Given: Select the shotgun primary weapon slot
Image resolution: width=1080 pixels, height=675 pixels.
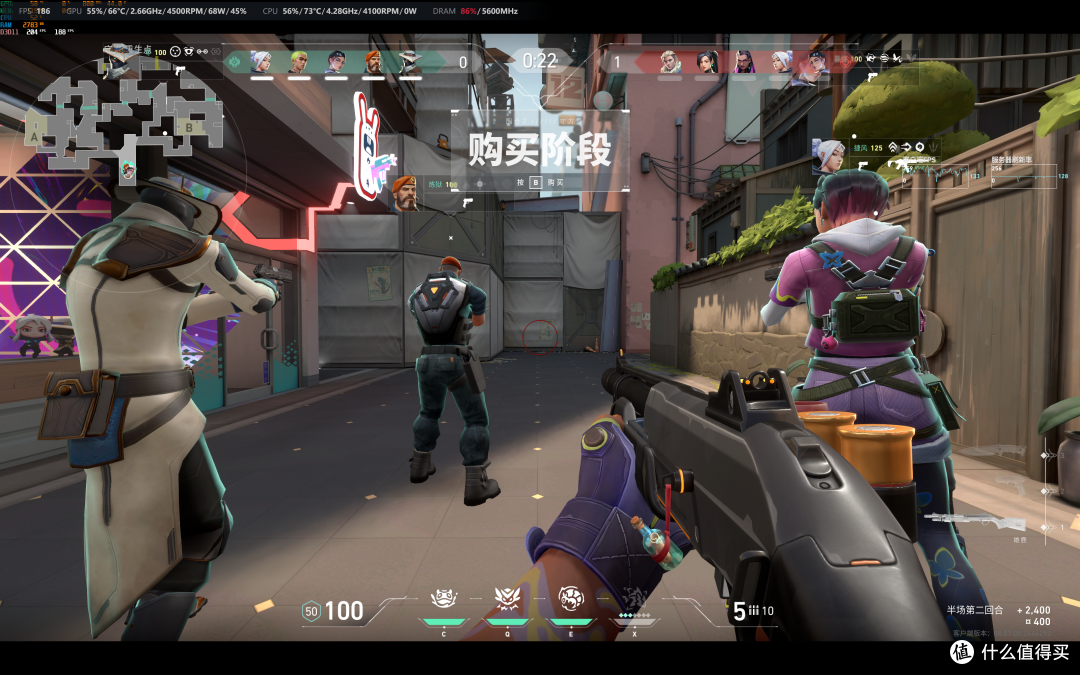Looking at the screenshot, I should [976, 522].
